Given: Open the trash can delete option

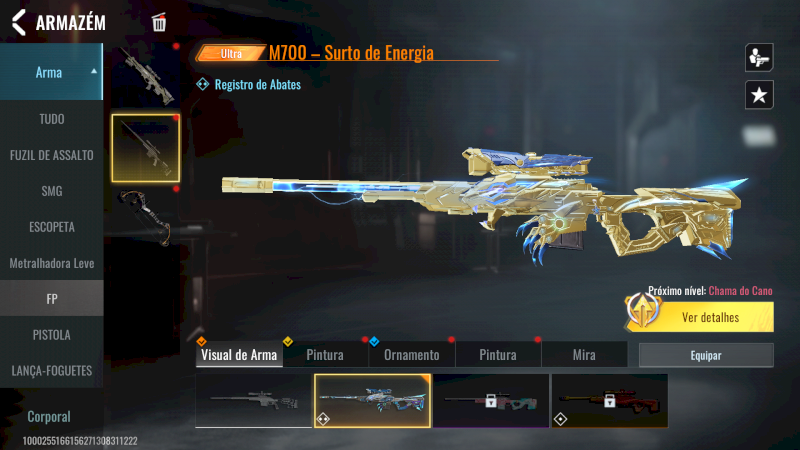Looking at the screenshot, I should tap(159, 22).
